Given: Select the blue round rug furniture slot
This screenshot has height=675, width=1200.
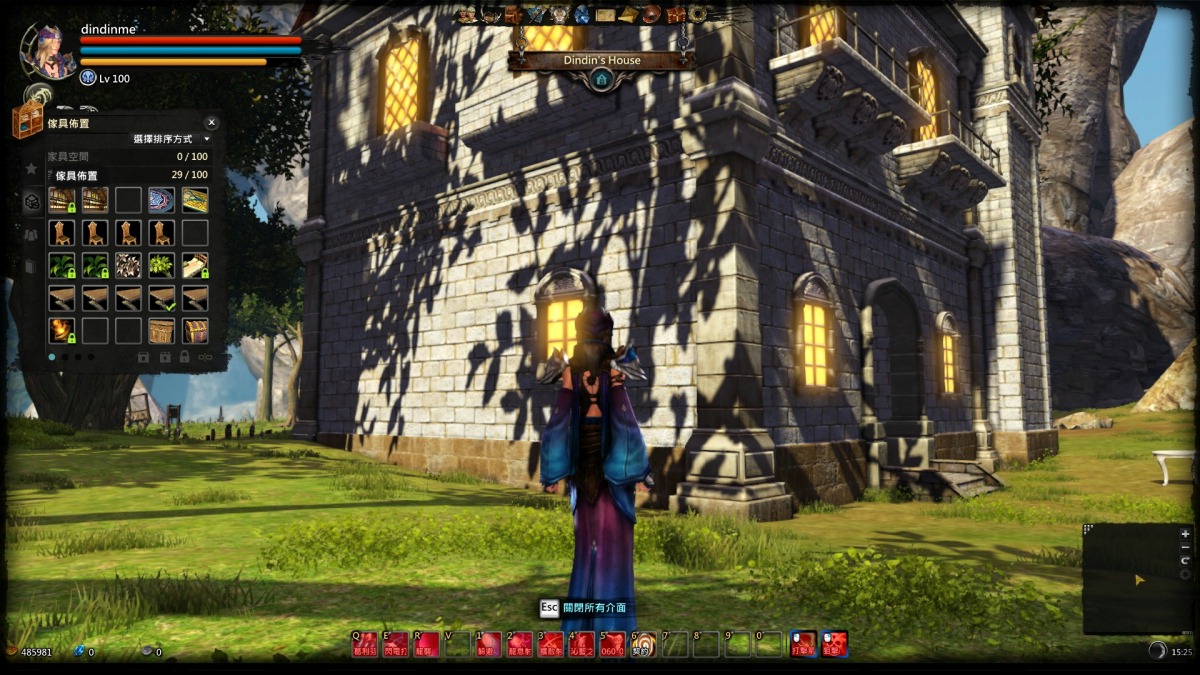Looking at the screenshot, I should (161, 200).
